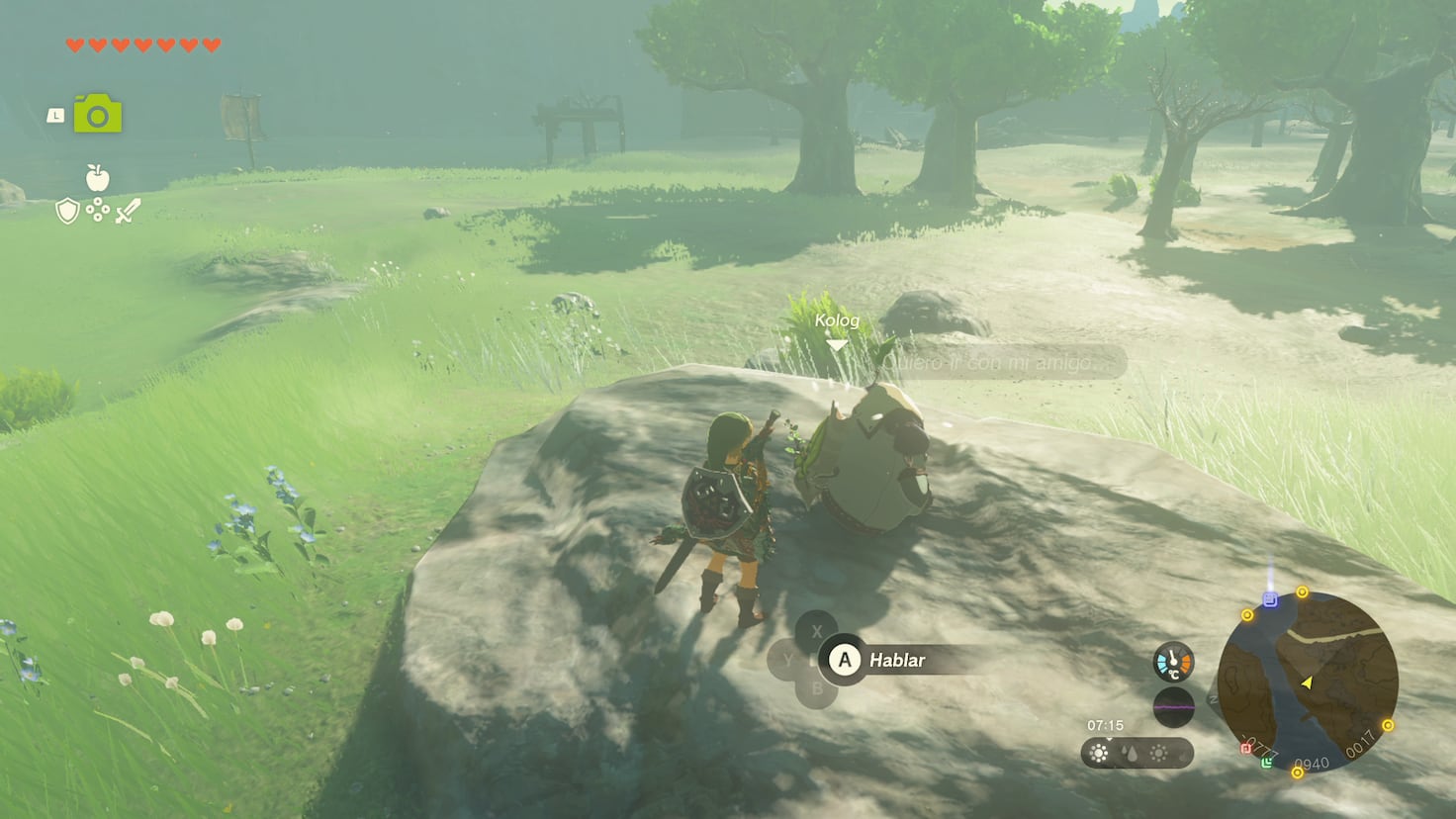The width and height of the screenshot is (1456, 819).
Task: Adjust the purple noise detection meter
Action: (1173, 706)
